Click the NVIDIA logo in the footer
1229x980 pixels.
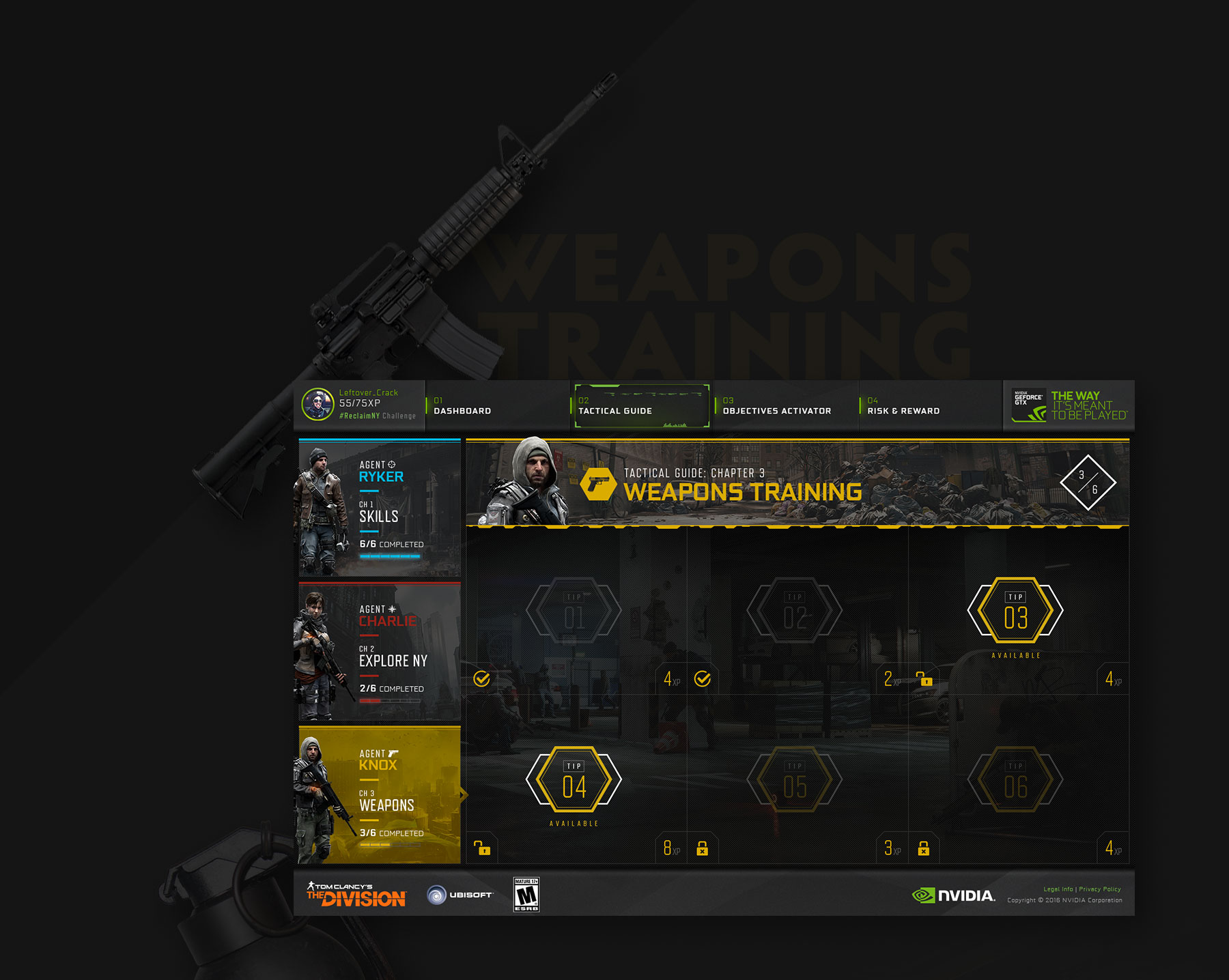954,895
